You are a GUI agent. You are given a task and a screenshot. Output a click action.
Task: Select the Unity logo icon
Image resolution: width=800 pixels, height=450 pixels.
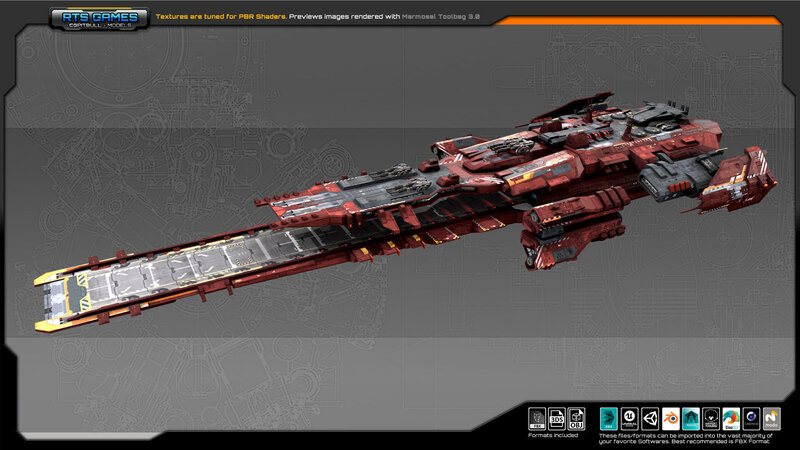point(650,418)
